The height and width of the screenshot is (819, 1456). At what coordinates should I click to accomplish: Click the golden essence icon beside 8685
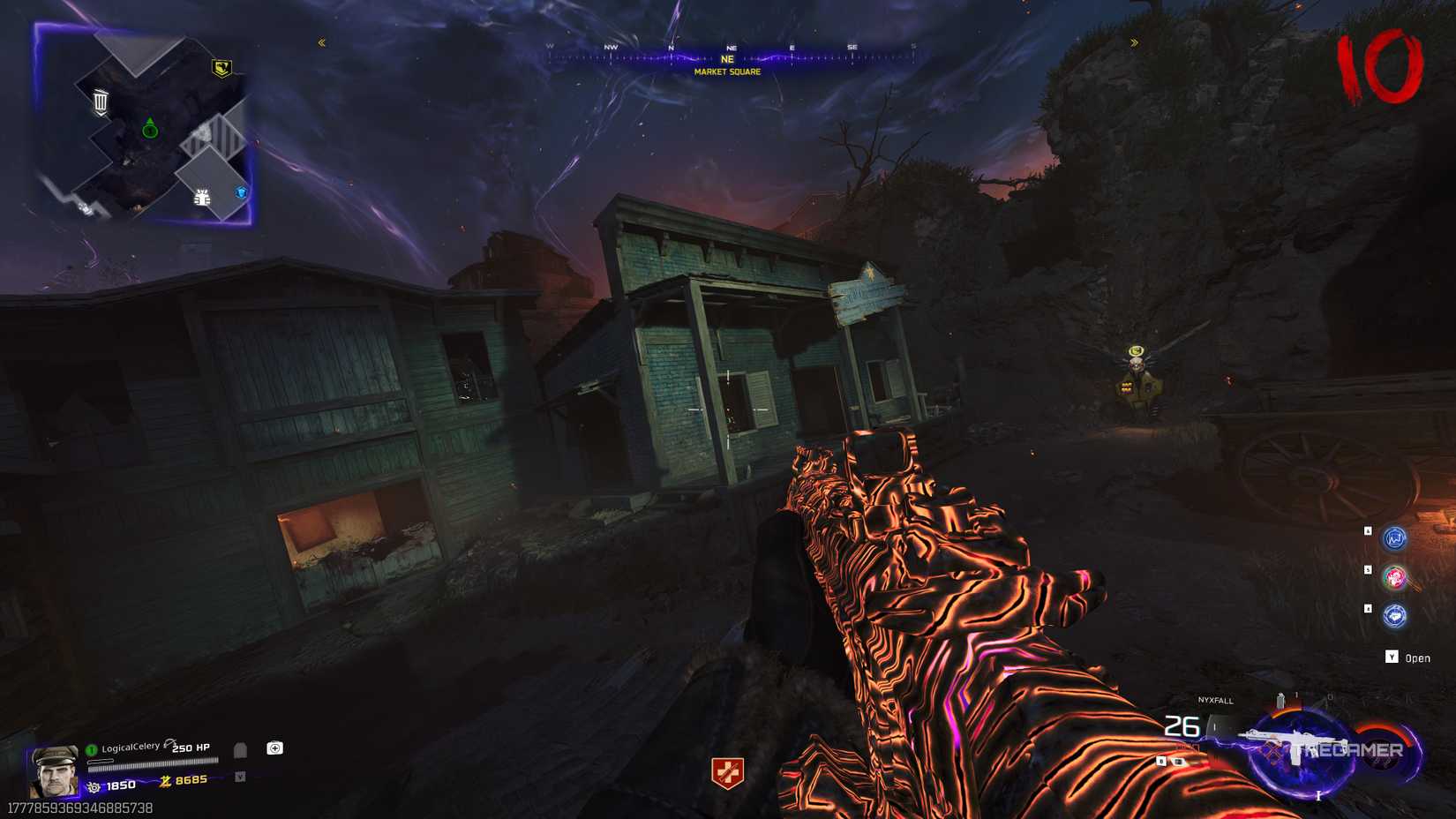[x=167, y=781]
